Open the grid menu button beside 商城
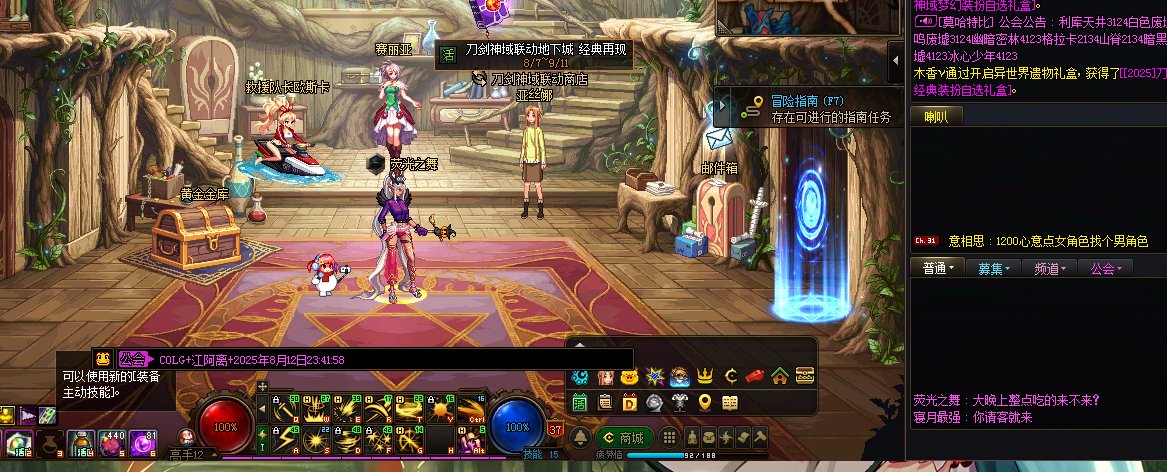This screenshot has width=1167, height=472. click(x=669, y=438)
